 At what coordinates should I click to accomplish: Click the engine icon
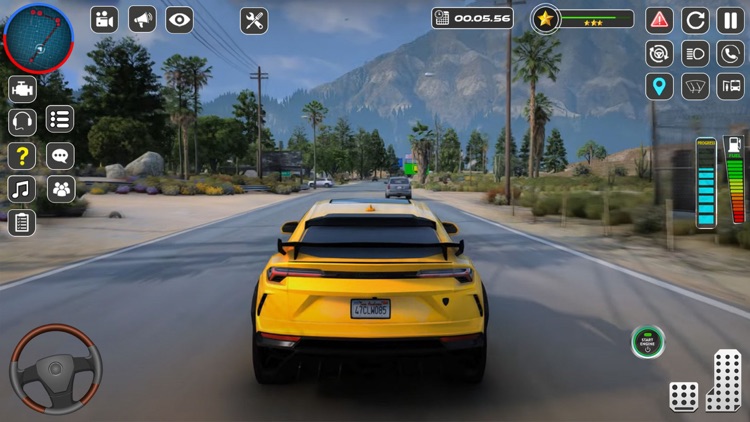22,88
